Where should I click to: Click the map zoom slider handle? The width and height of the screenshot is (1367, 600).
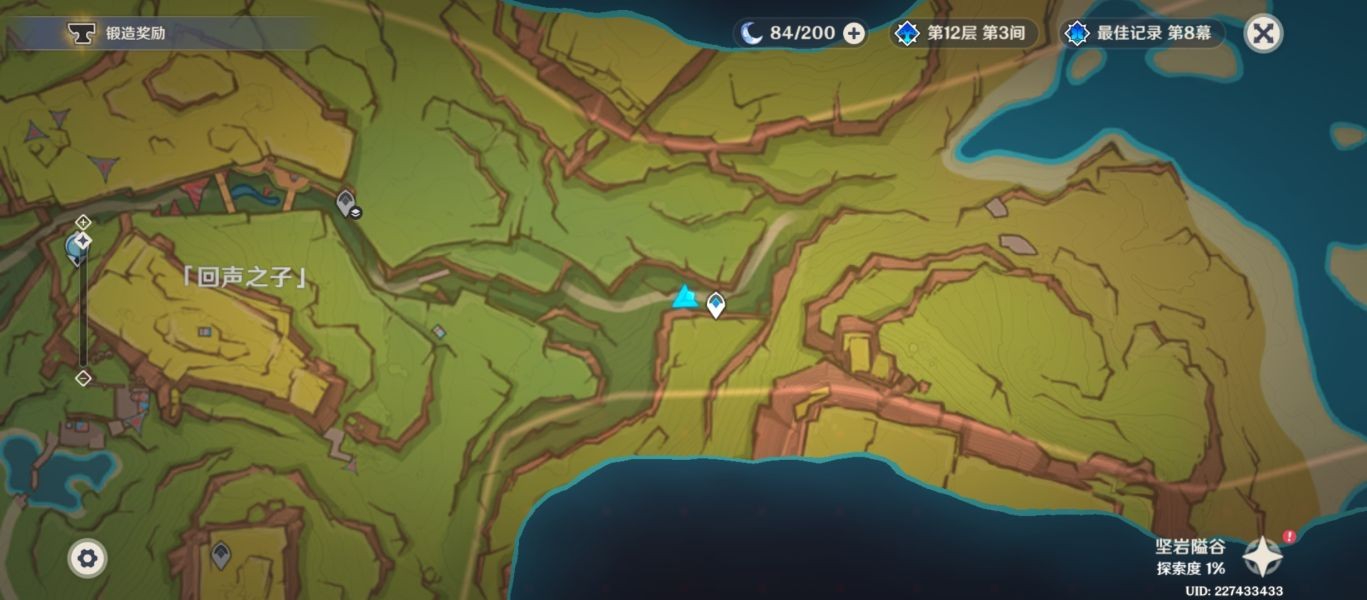[84, 241]
